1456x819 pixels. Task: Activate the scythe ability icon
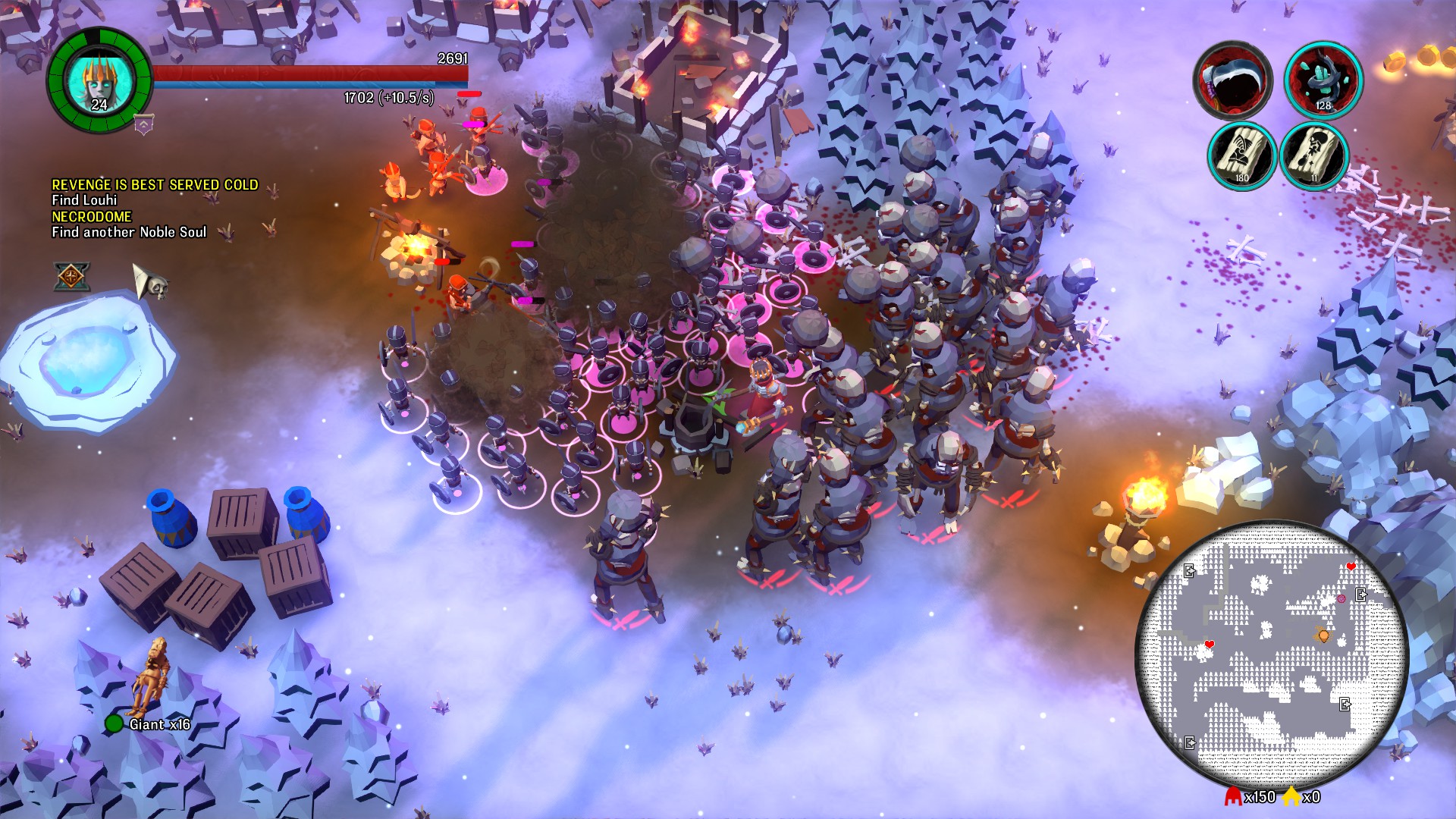click(x=1232, y=80)
